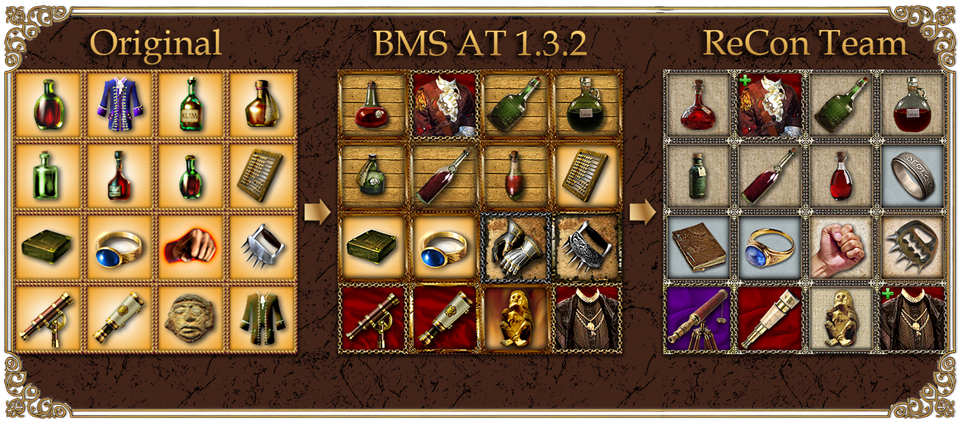Image resolution: width=960 pixels, height=423 pixels.
Task: Click the tripod spyglass in the Original panel
Action: tap(48, 317)
